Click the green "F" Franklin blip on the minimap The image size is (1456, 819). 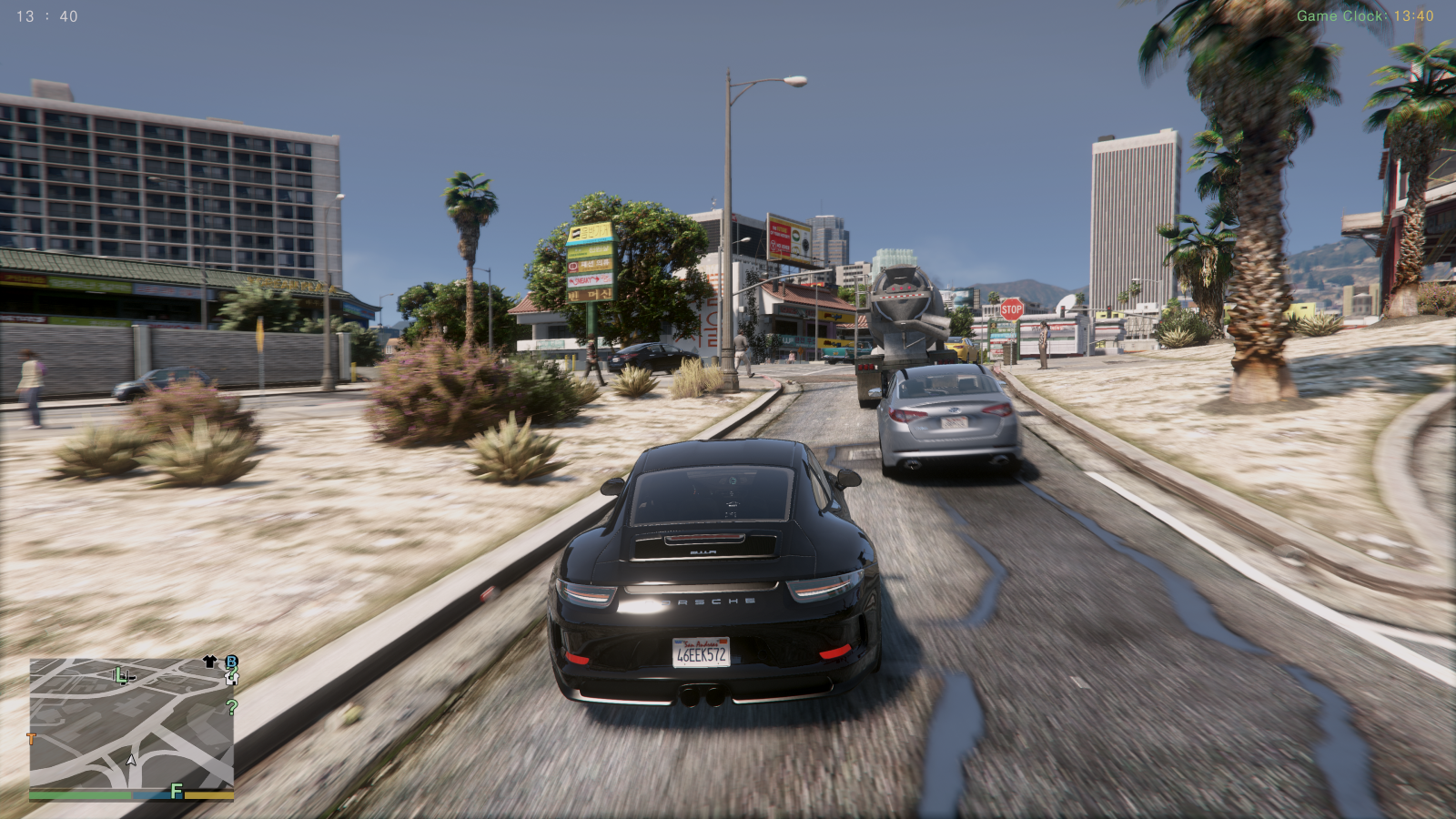click(x=176, y=791)
